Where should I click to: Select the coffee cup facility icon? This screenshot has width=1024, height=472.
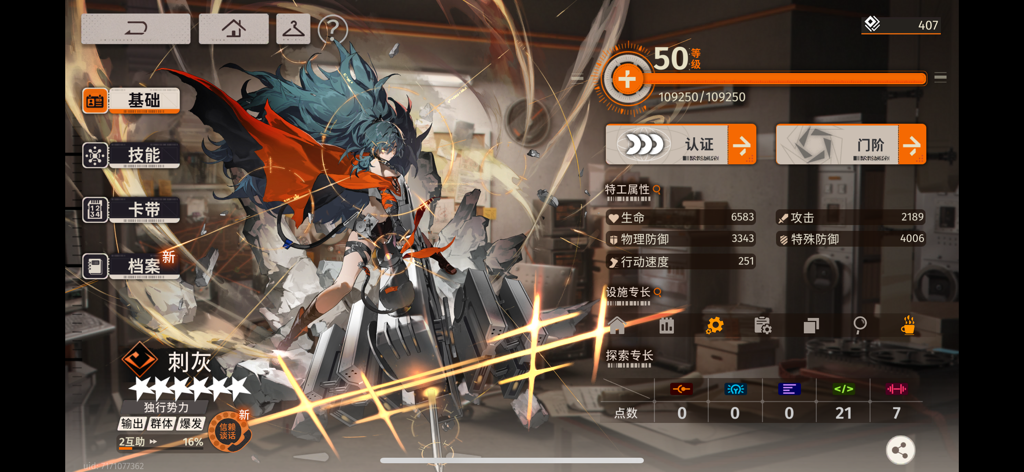(908, 325)
